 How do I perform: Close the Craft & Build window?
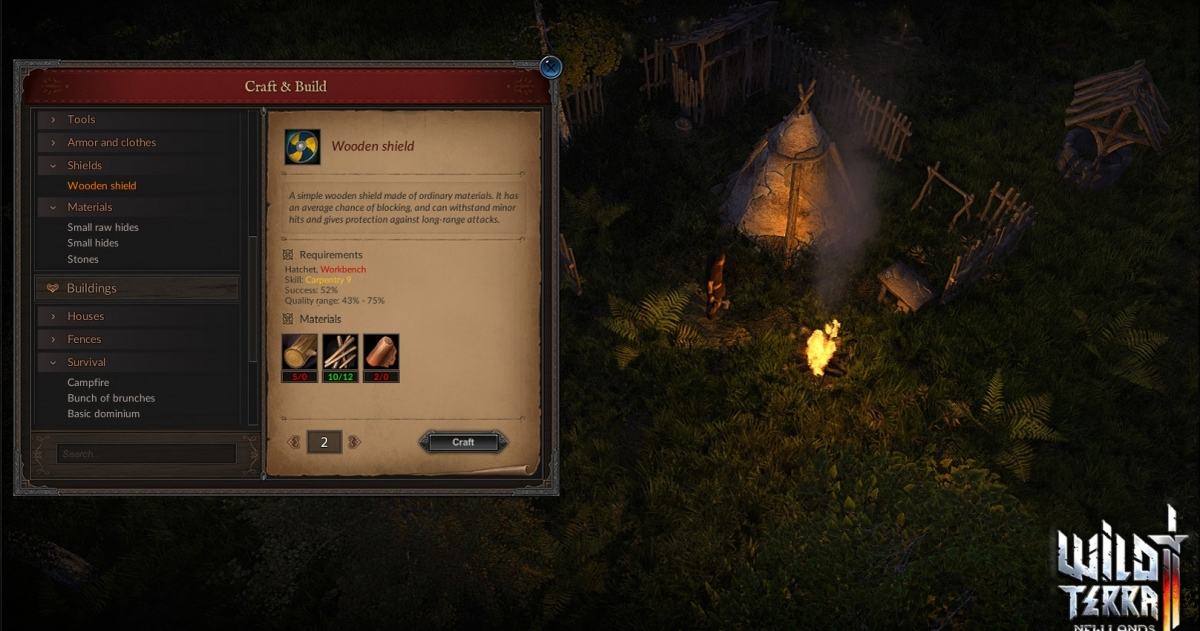coord(550,68)
